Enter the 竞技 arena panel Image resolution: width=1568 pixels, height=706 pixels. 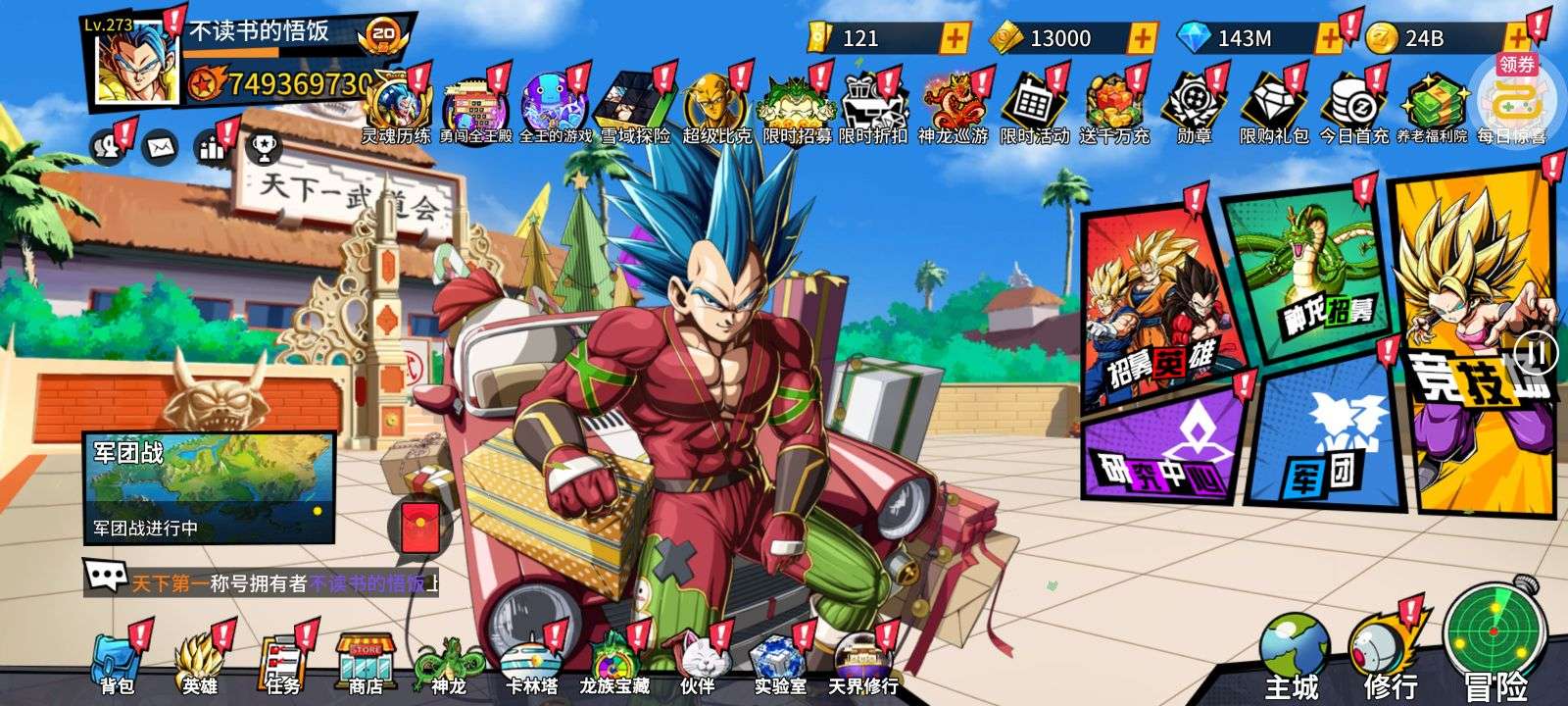pos(1475,343)
